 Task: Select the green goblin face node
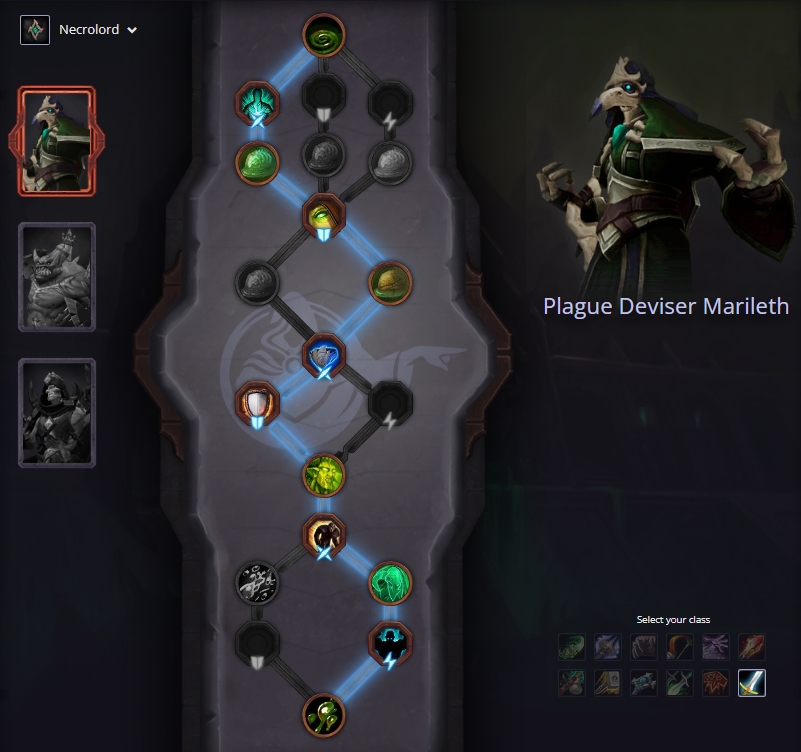324,475
